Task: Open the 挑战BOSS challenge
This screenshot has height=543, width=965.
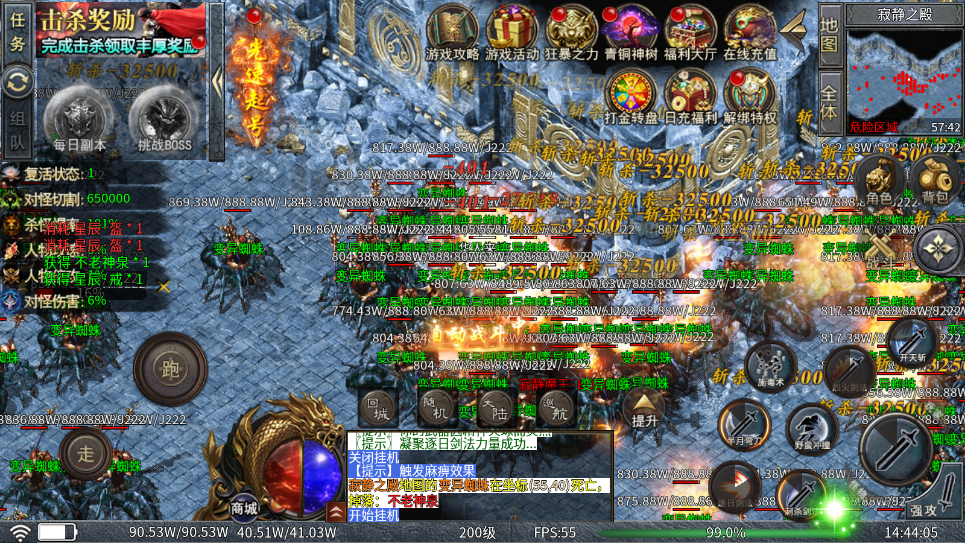Action: tap(164, 120)
